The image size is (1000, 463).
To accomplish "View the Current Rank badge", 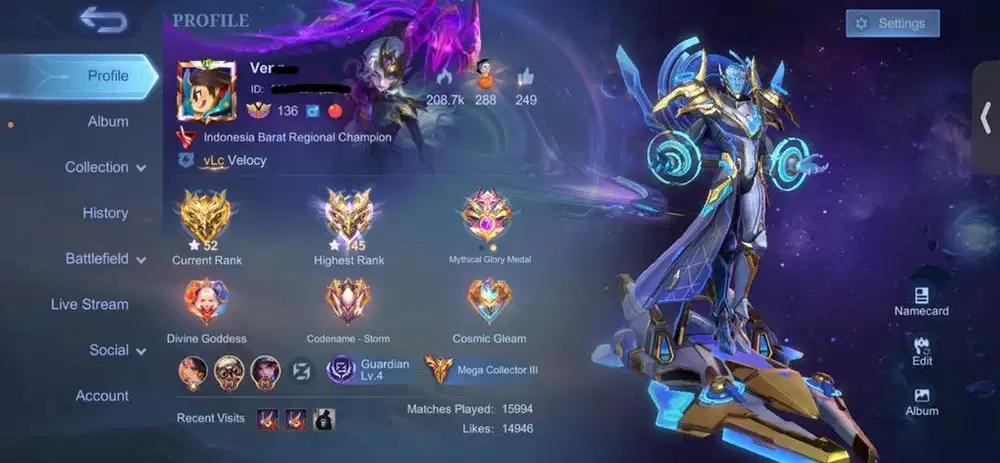I will tap(206, 216).
